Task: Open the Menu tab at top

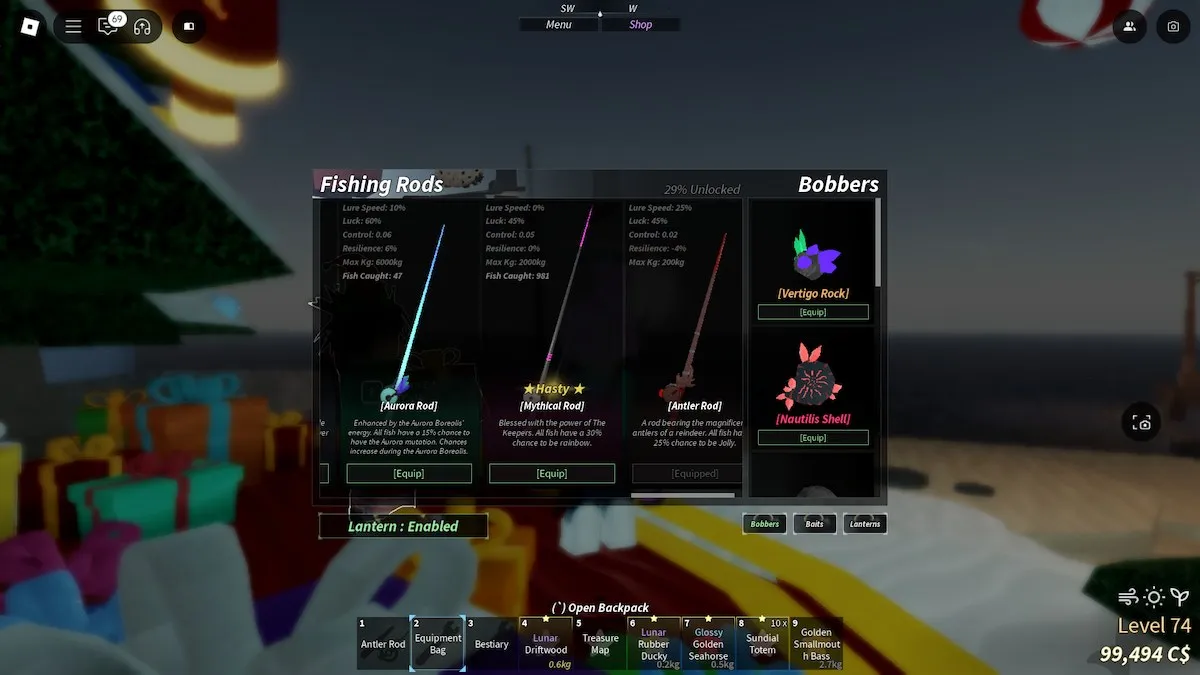Action: click(559, 25)
